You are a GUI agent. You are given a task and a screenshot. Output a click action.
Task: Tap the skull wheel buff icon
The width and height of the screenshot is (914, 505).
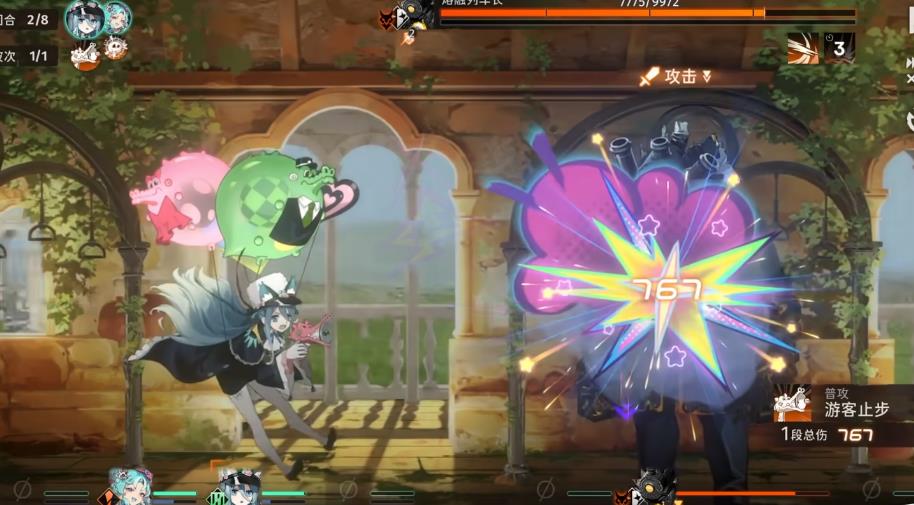point(116,47)
